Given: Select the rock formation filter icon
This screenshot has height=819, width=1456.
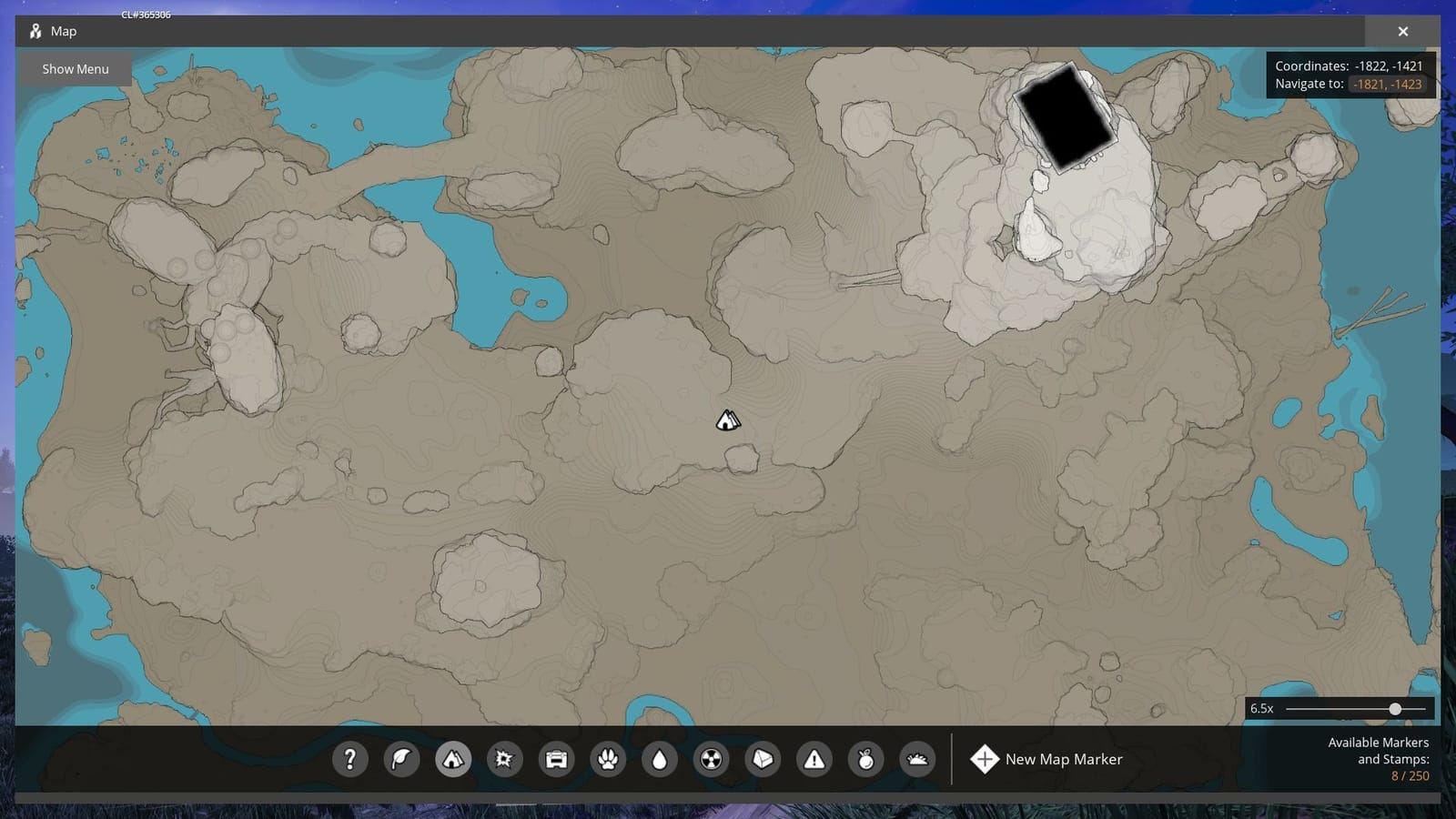Looking at the screenshot, I should 763,759.
